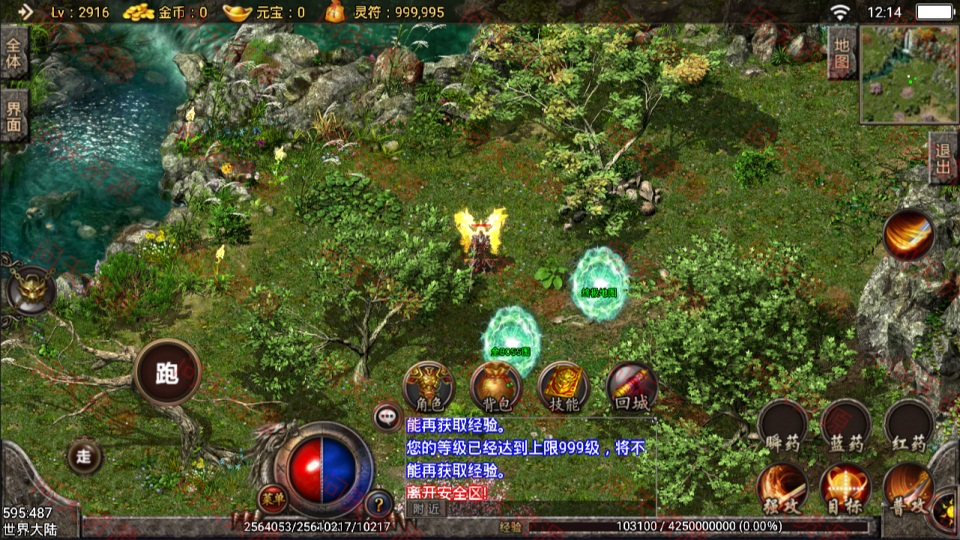Image resolution: width=960 pixels, height=540 pixels.
Task: Use the 瞬药 instant potion slot
Action: [782, 424]
